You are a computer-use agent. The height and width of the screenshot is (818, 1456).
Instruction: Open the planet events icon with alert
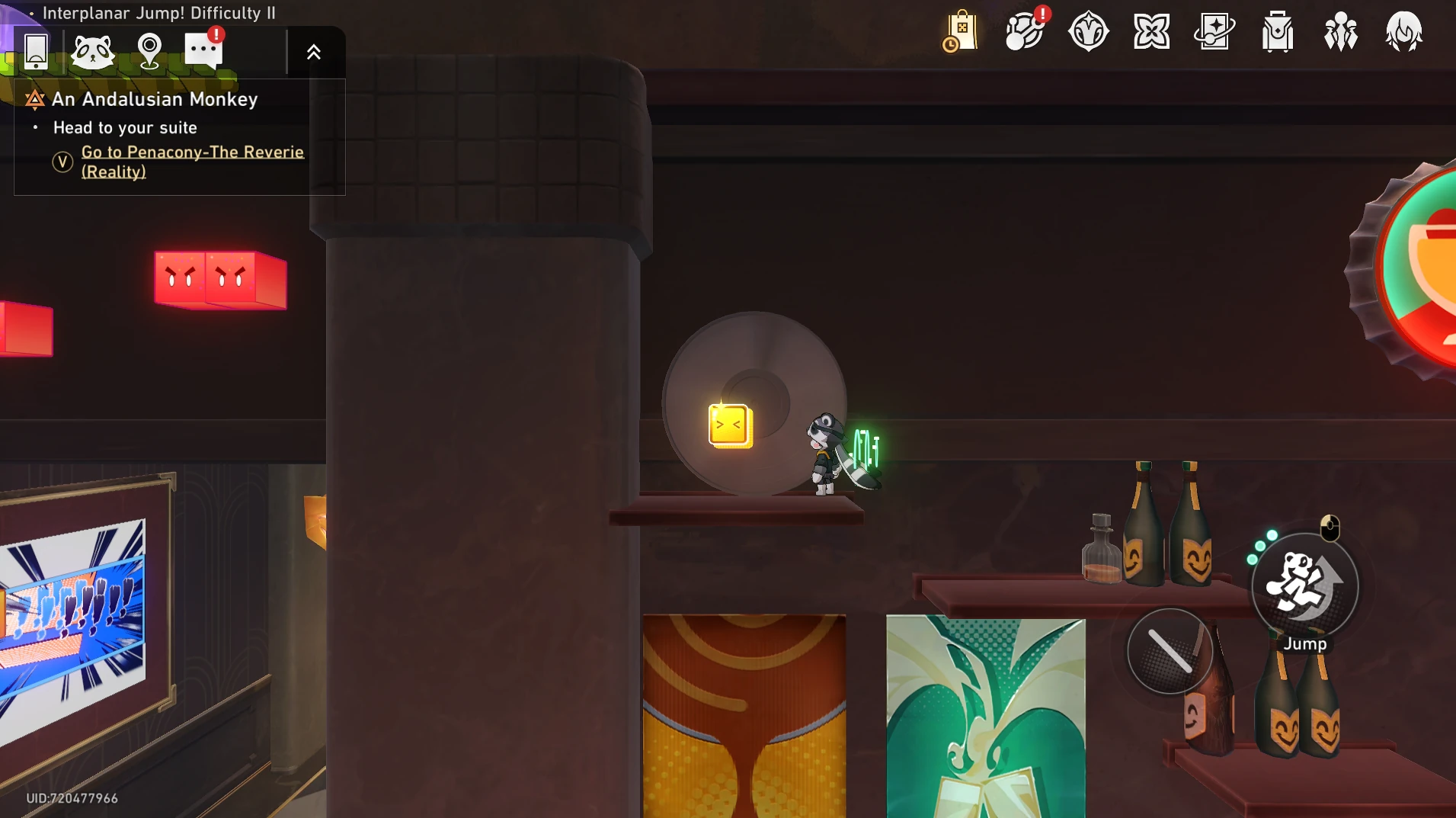[x=1025, y=32]
